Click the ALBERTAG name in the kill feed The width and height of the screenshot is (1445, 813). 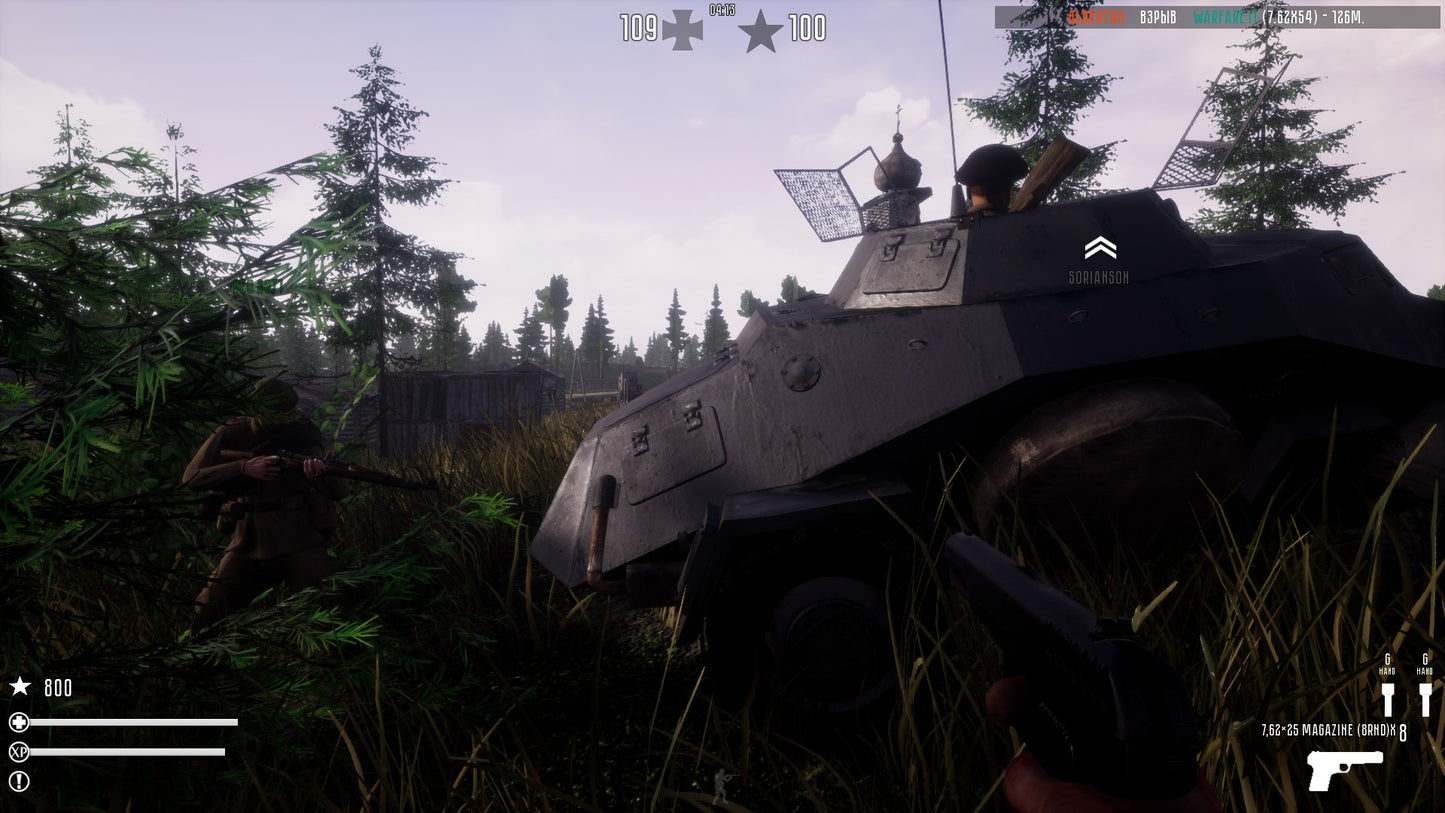[x=1095, y=15]
